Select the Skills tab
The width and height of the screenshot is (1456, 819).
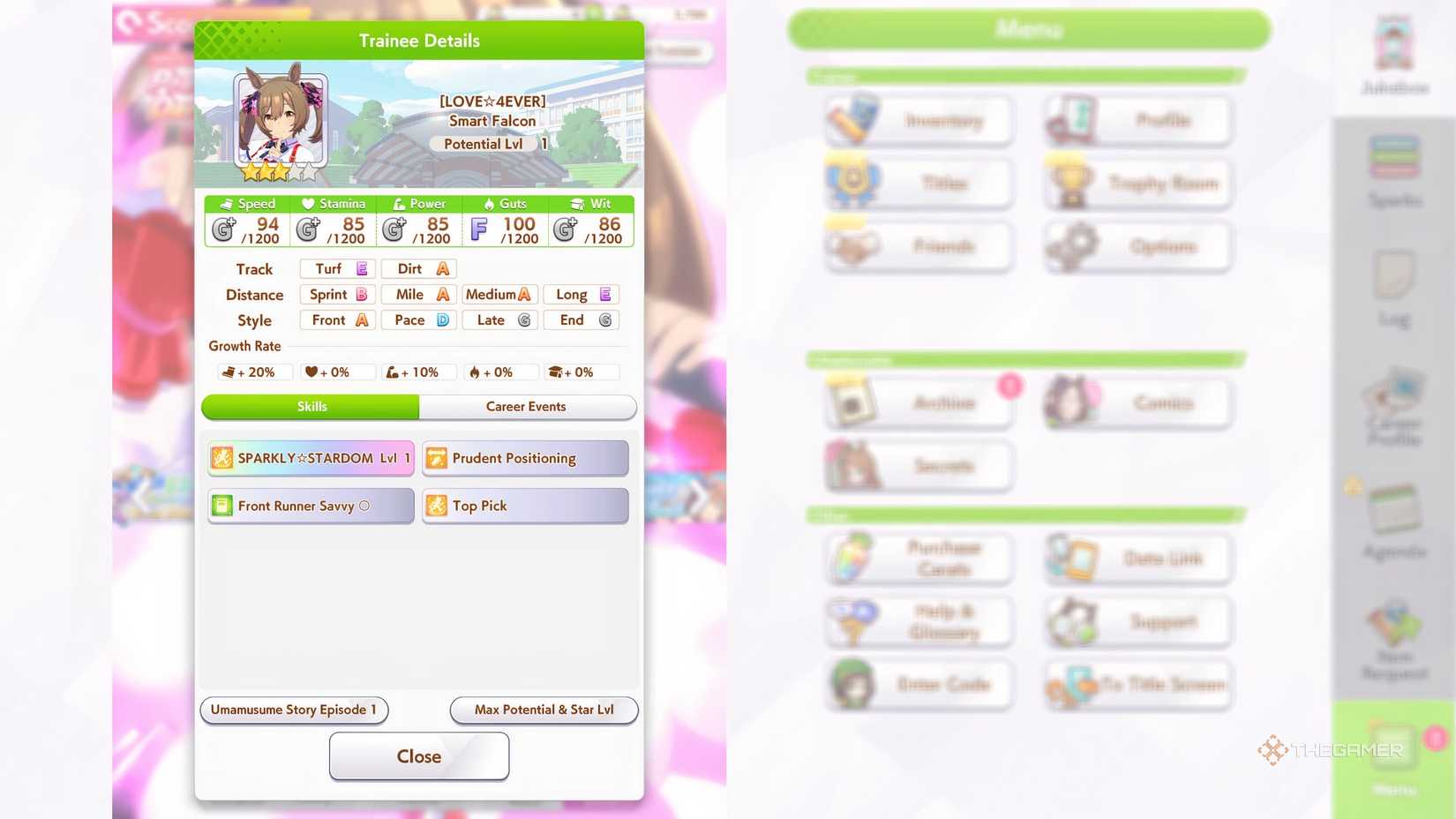click(311, 407)
